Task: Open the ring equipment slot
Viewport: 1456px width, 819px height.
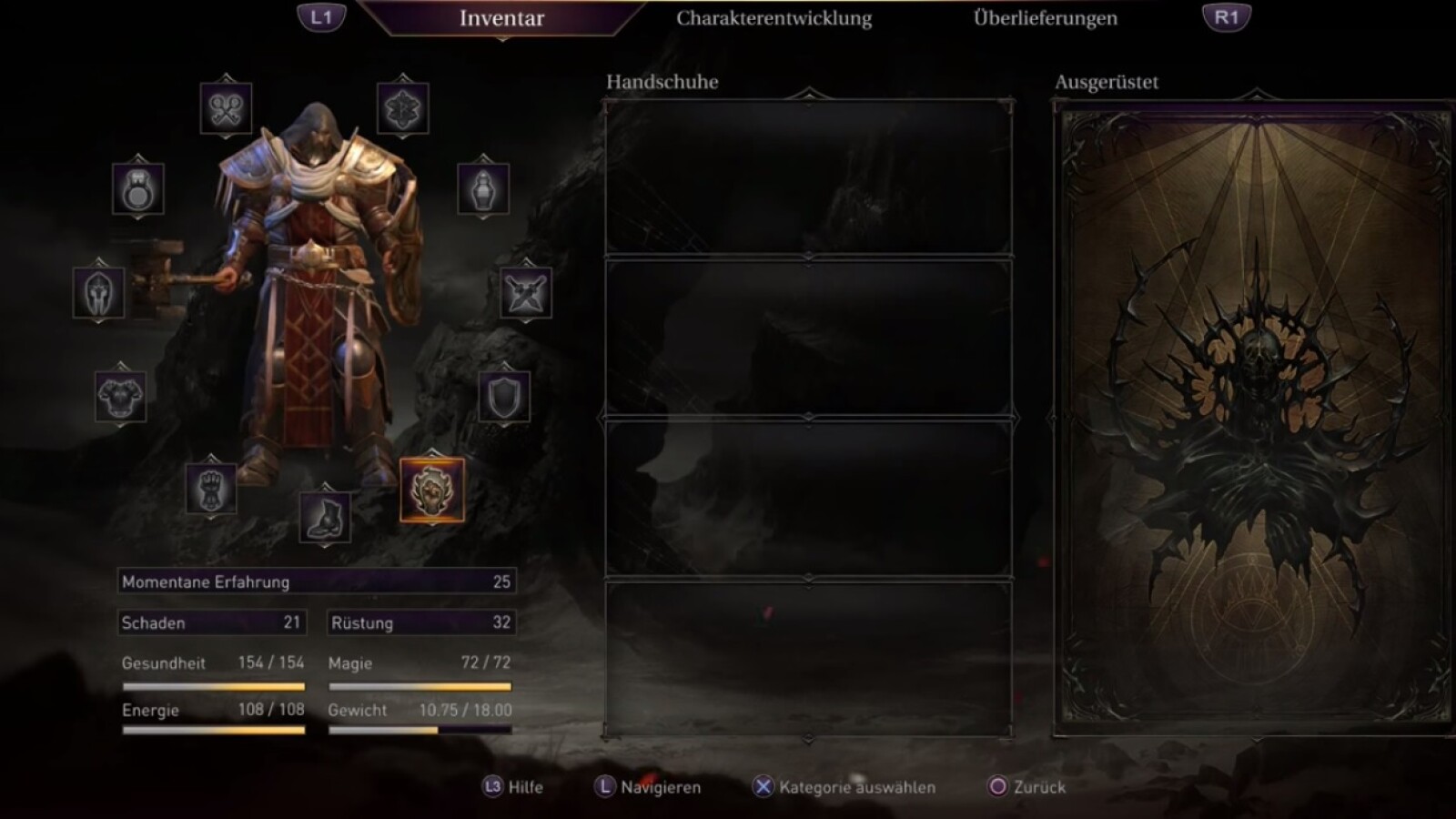Action: 138,189
